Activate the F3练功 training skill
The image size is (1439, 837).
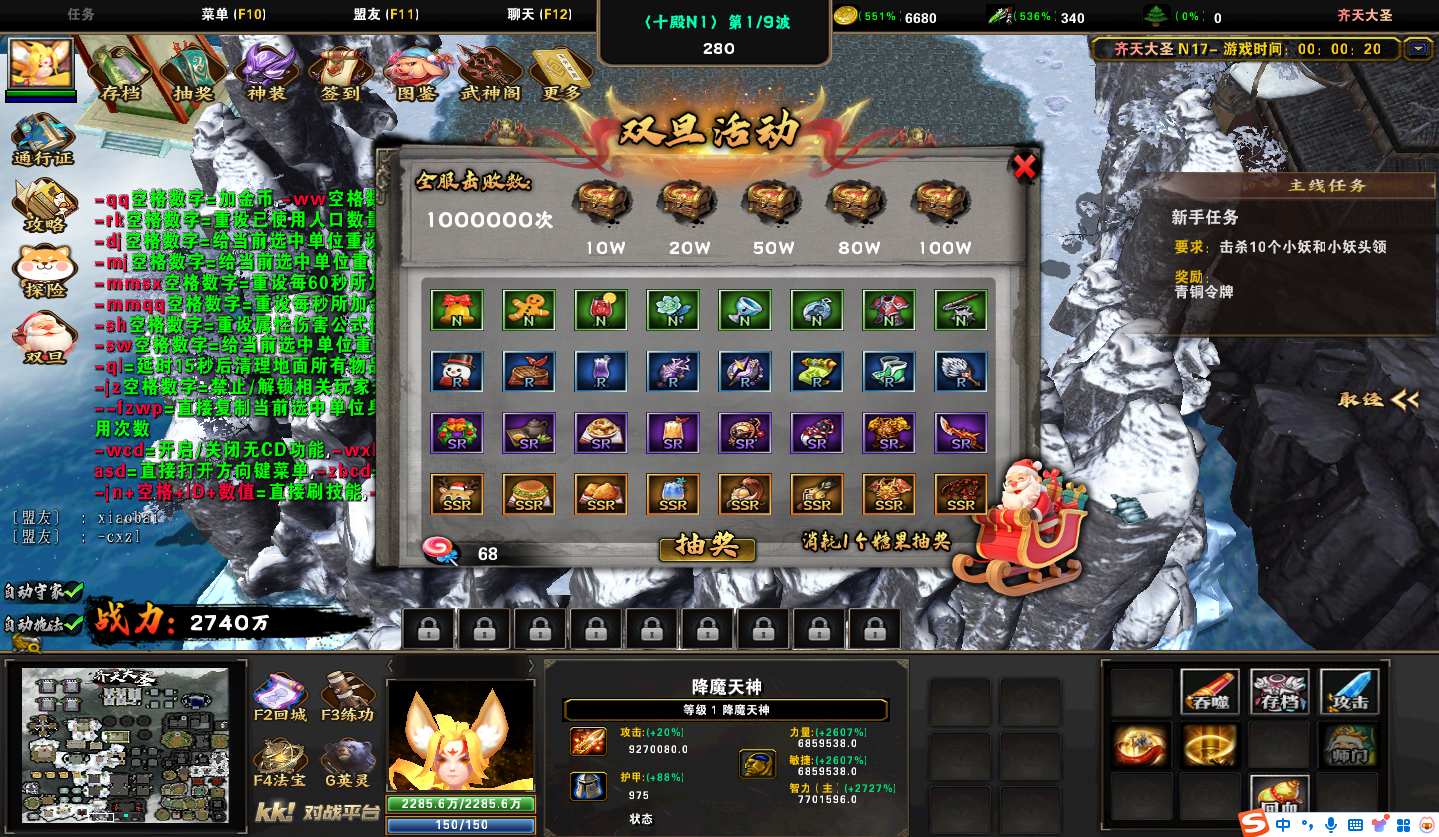pos(348,697)
